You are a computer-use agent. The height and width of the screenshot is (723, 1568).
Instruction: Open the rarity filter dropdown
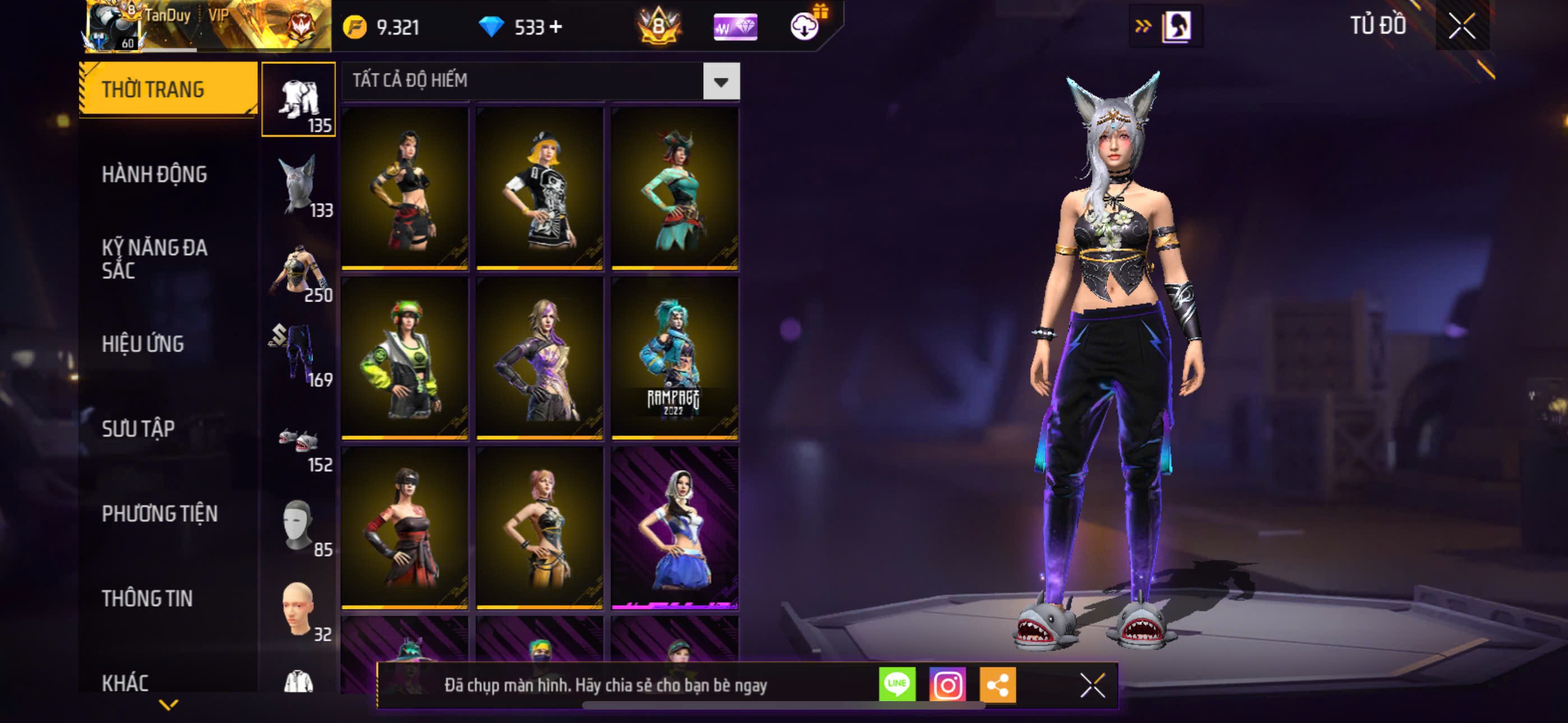click(x=721, y=81)
